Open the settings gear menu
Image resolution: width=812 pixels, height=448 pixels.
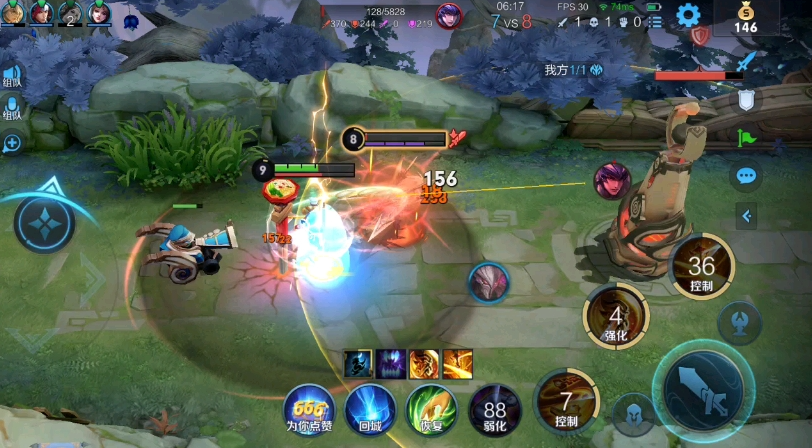coord(687,15)
